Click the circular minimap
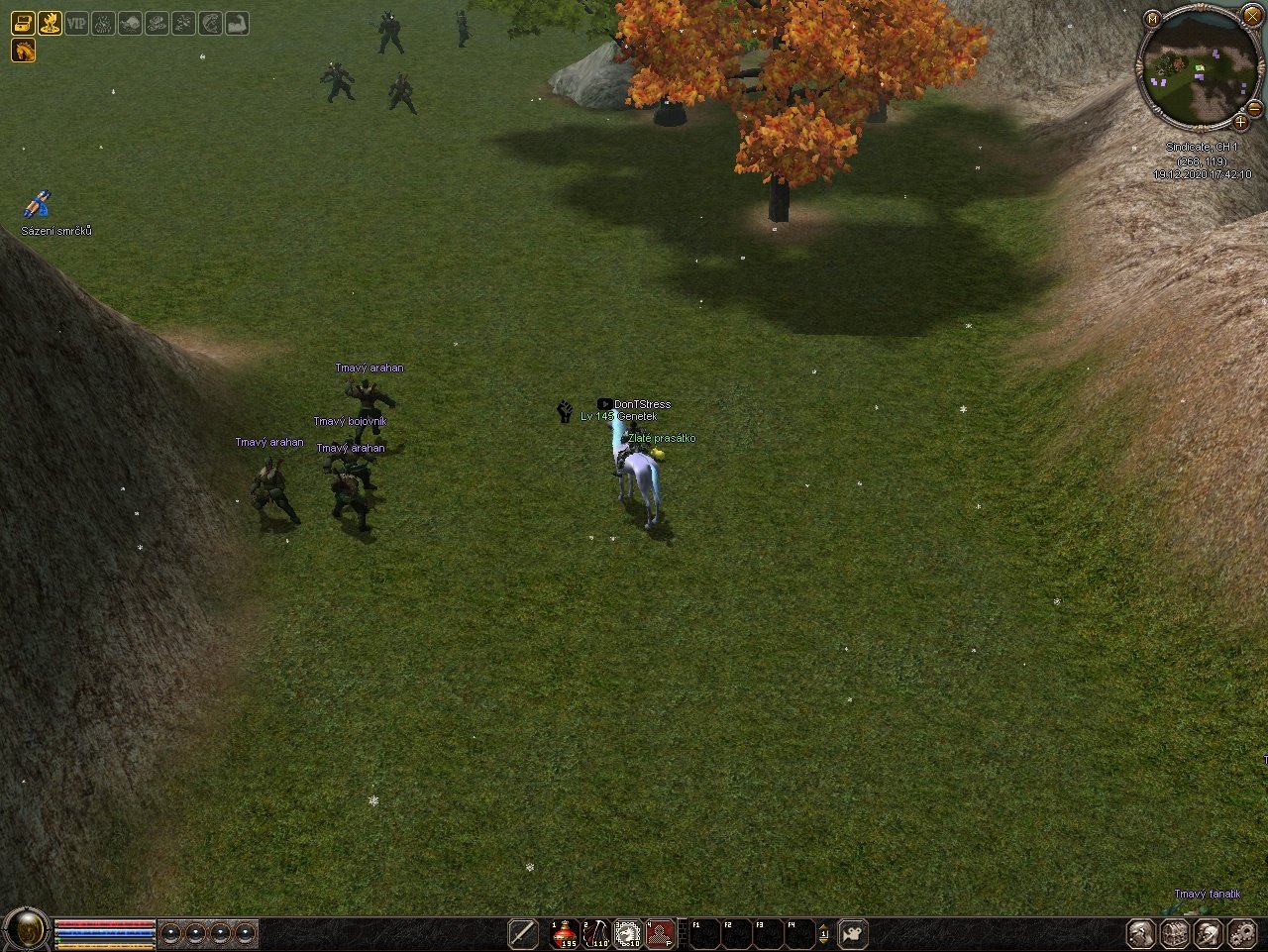This screenshot has height=952, width=1268. pos(1198,69)
